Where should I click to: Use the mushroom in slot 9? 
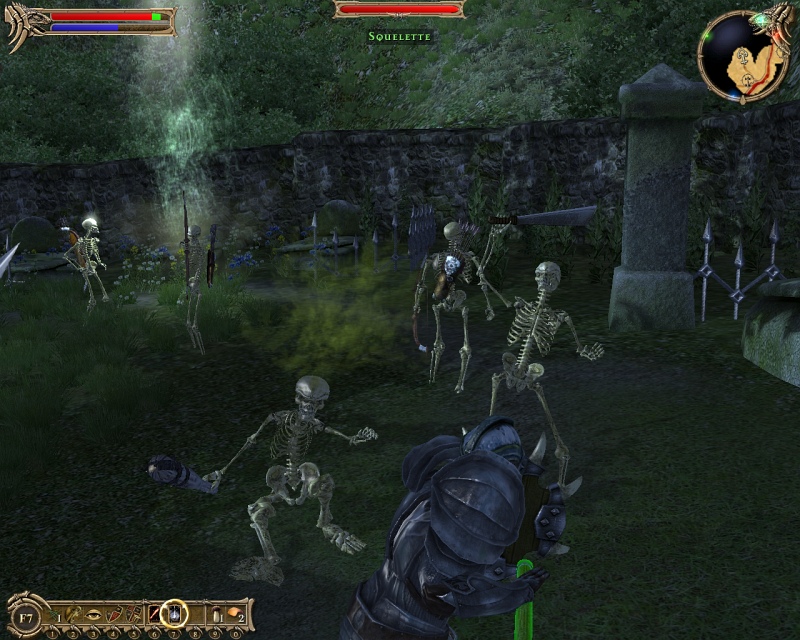216,612
